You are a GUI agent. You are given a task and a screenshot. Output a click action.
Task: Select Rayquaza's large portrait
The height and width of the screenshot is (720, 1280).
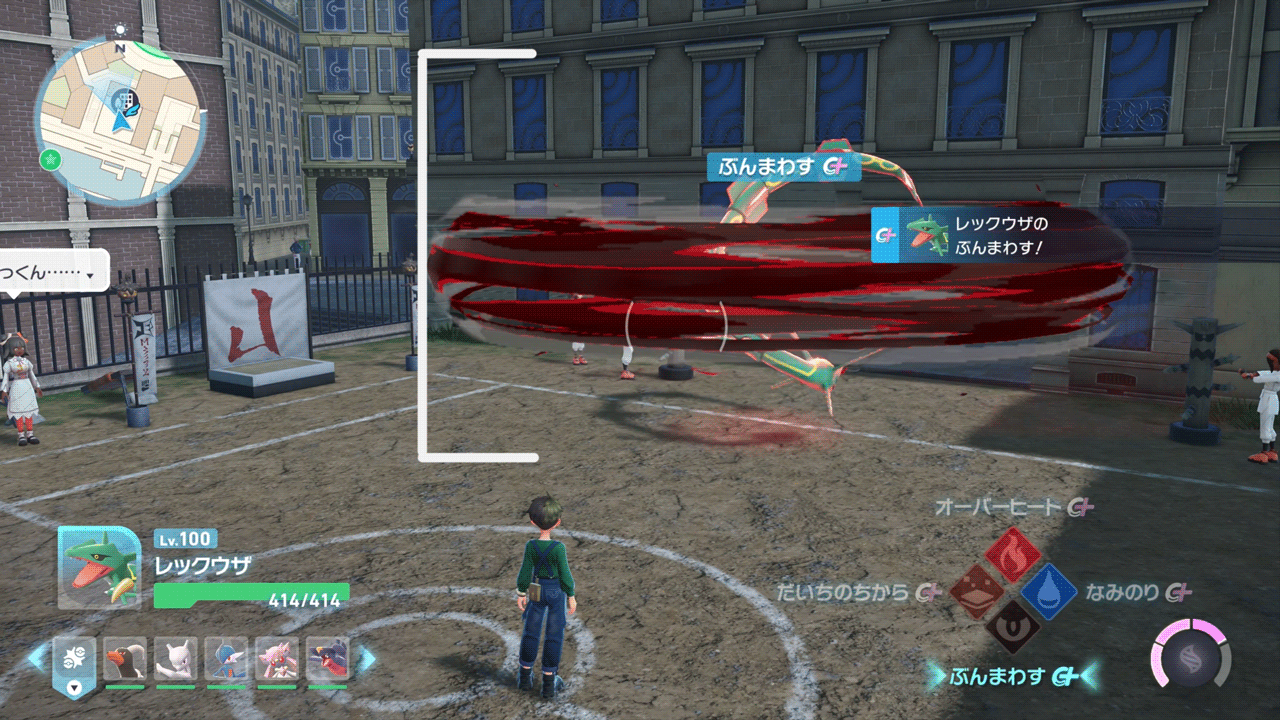(99, 567)
